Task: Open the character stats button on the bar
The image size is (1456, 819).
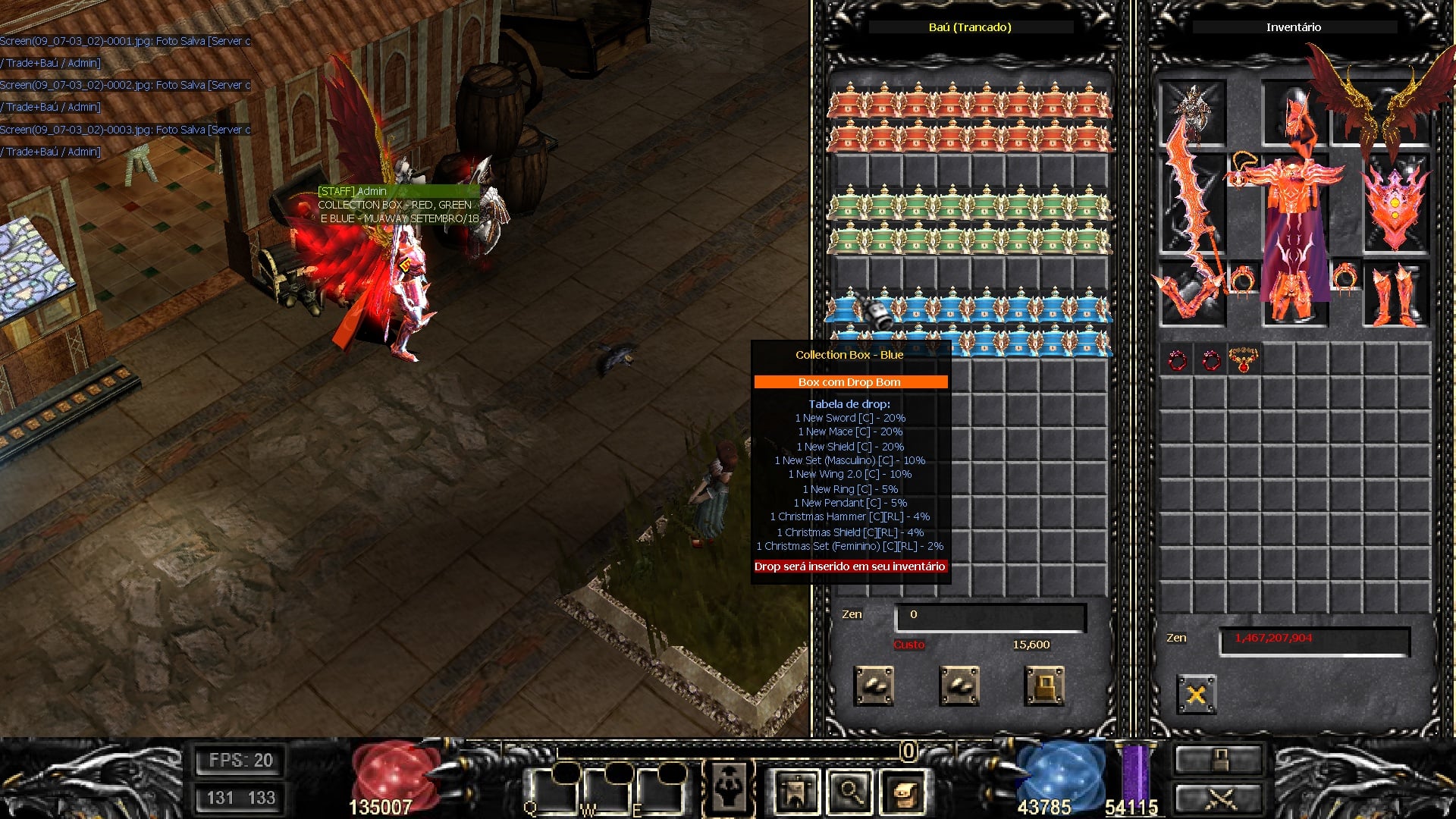Action: [729, 789]
